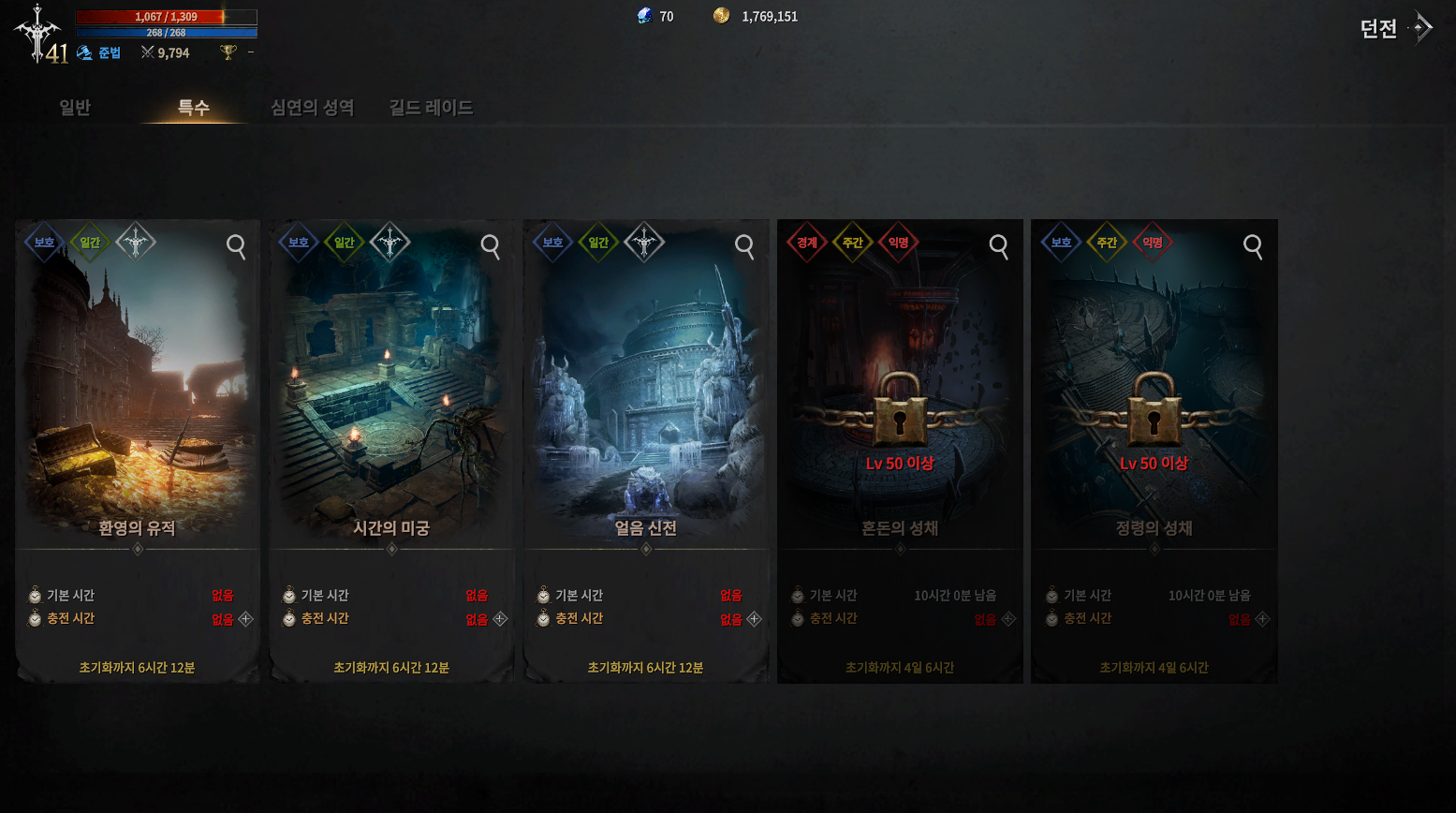
Task: Select the 시간의 미궁 dungeon card
Action: pyautogui.click(x=391, y=393)
